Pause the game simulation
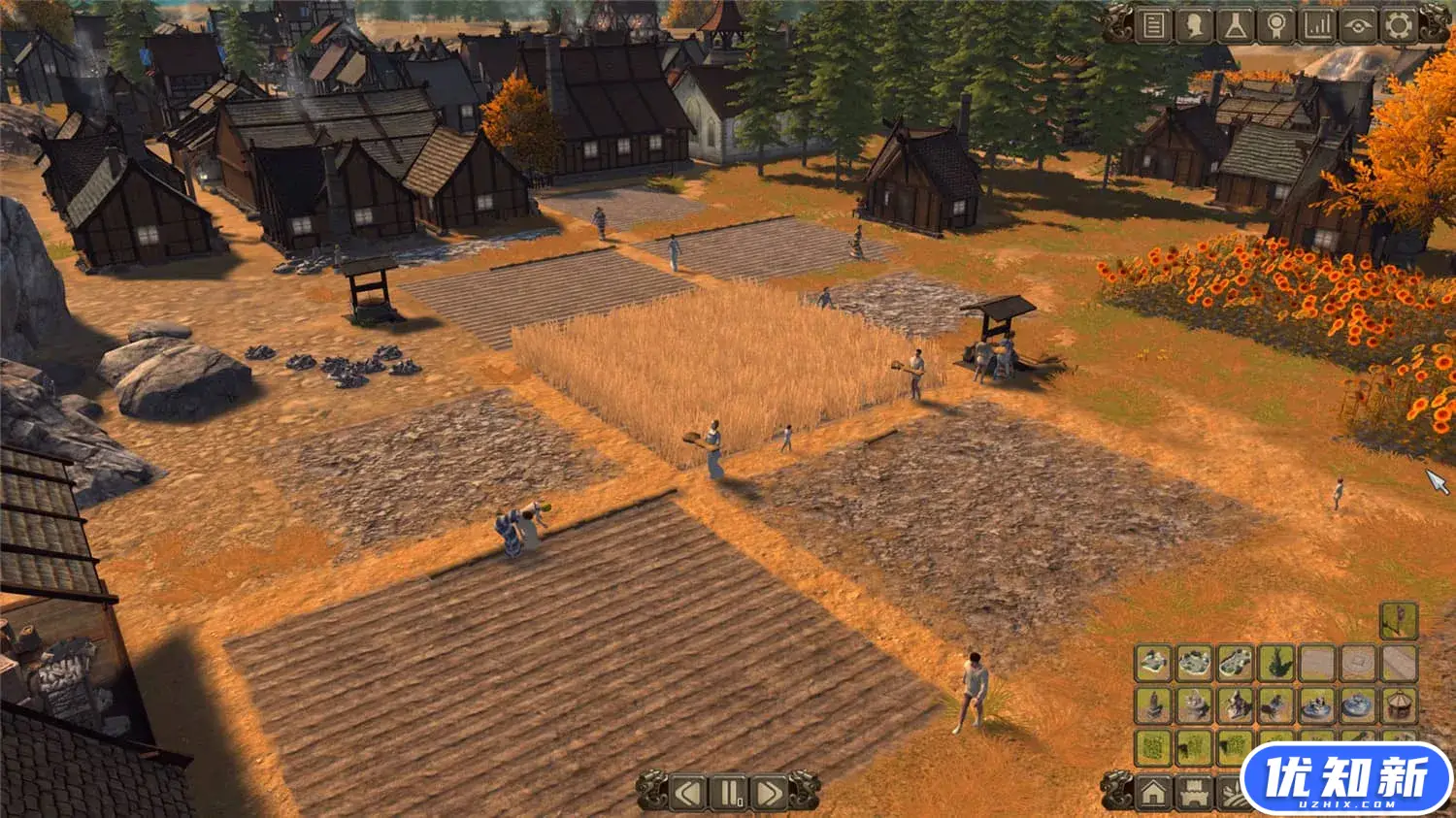The height and width of the screenshot is (818, 1456). point(728,793)
